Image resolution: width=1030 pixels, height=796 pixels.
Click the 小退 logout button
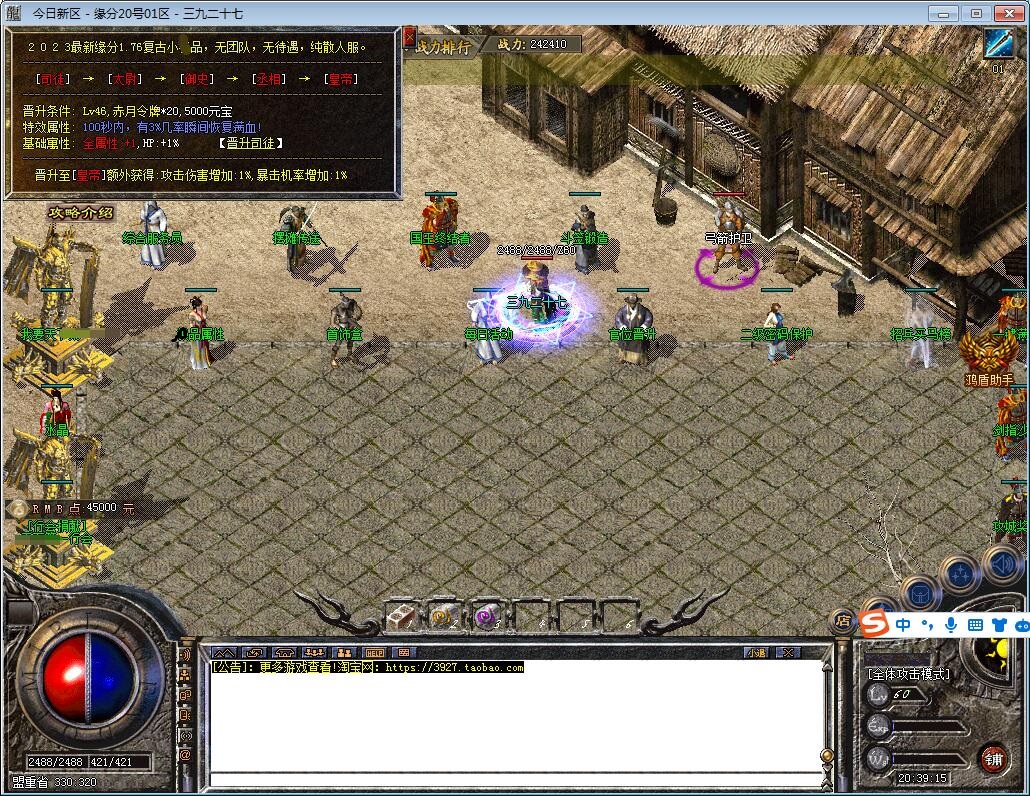(756, 652)
